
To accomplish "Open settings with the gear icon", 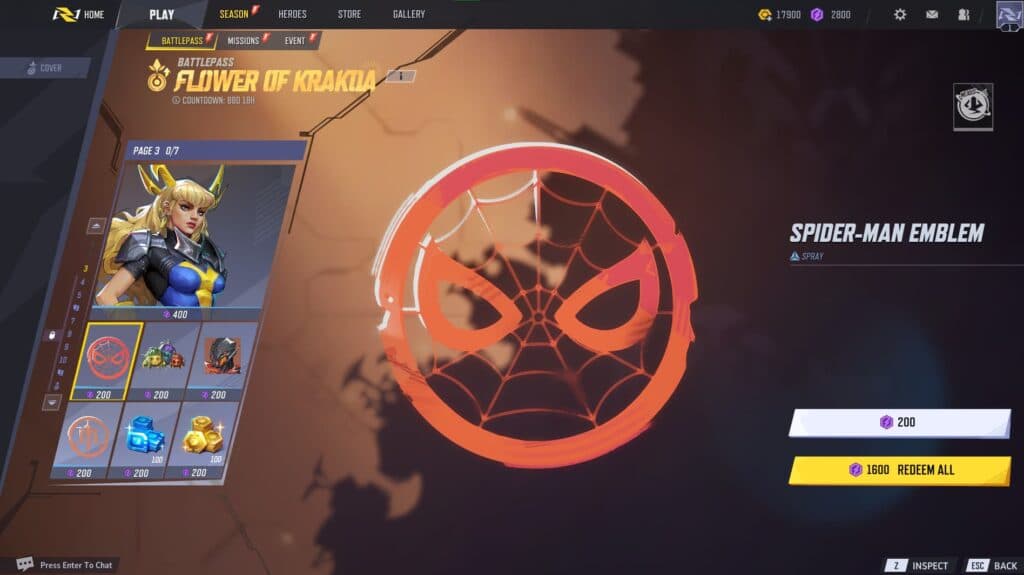I will coord(900,14).
